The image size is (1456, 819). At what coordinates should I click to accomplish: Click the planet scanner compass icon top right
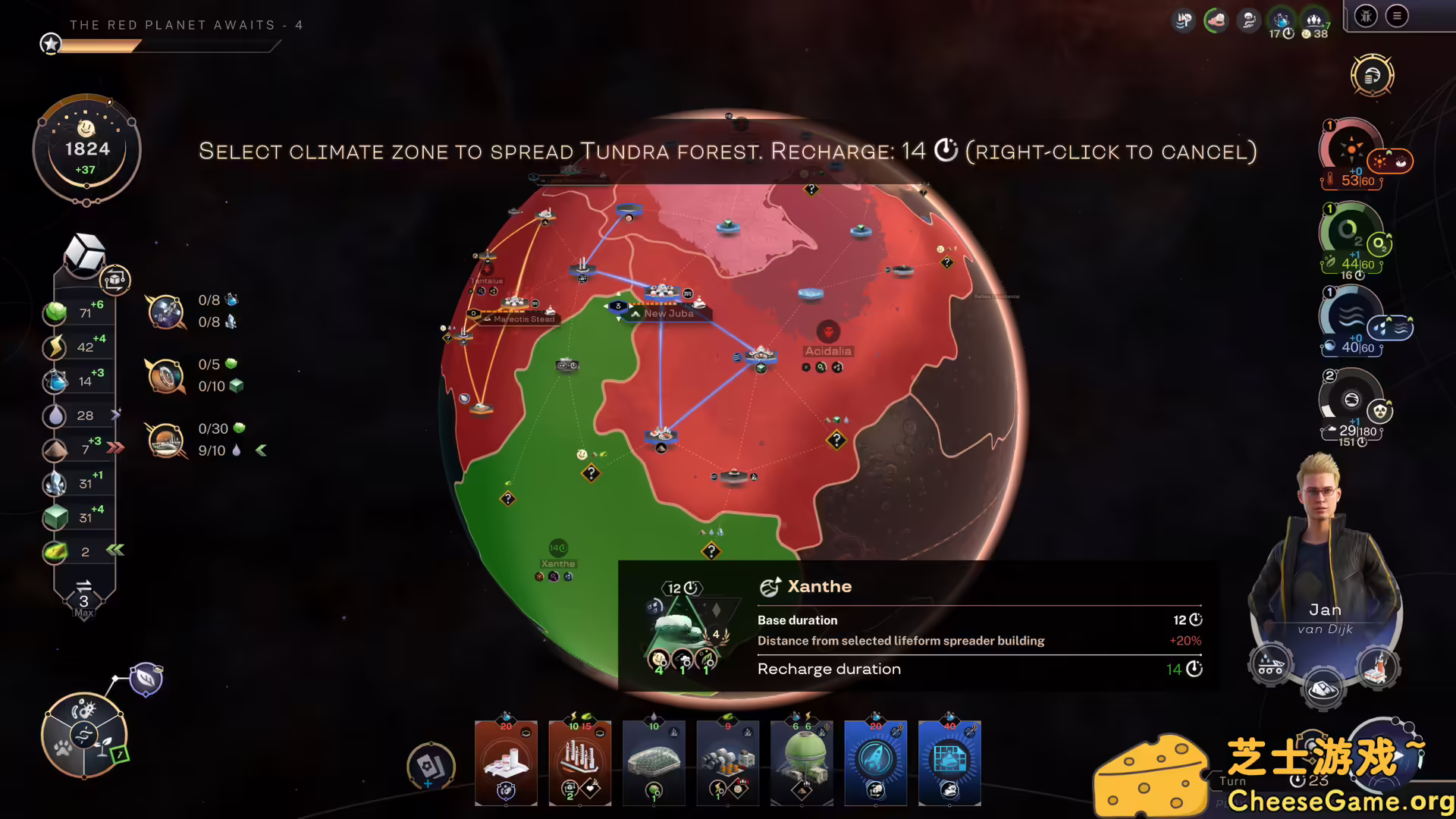pyautogui.click(x=1373, y=76)
